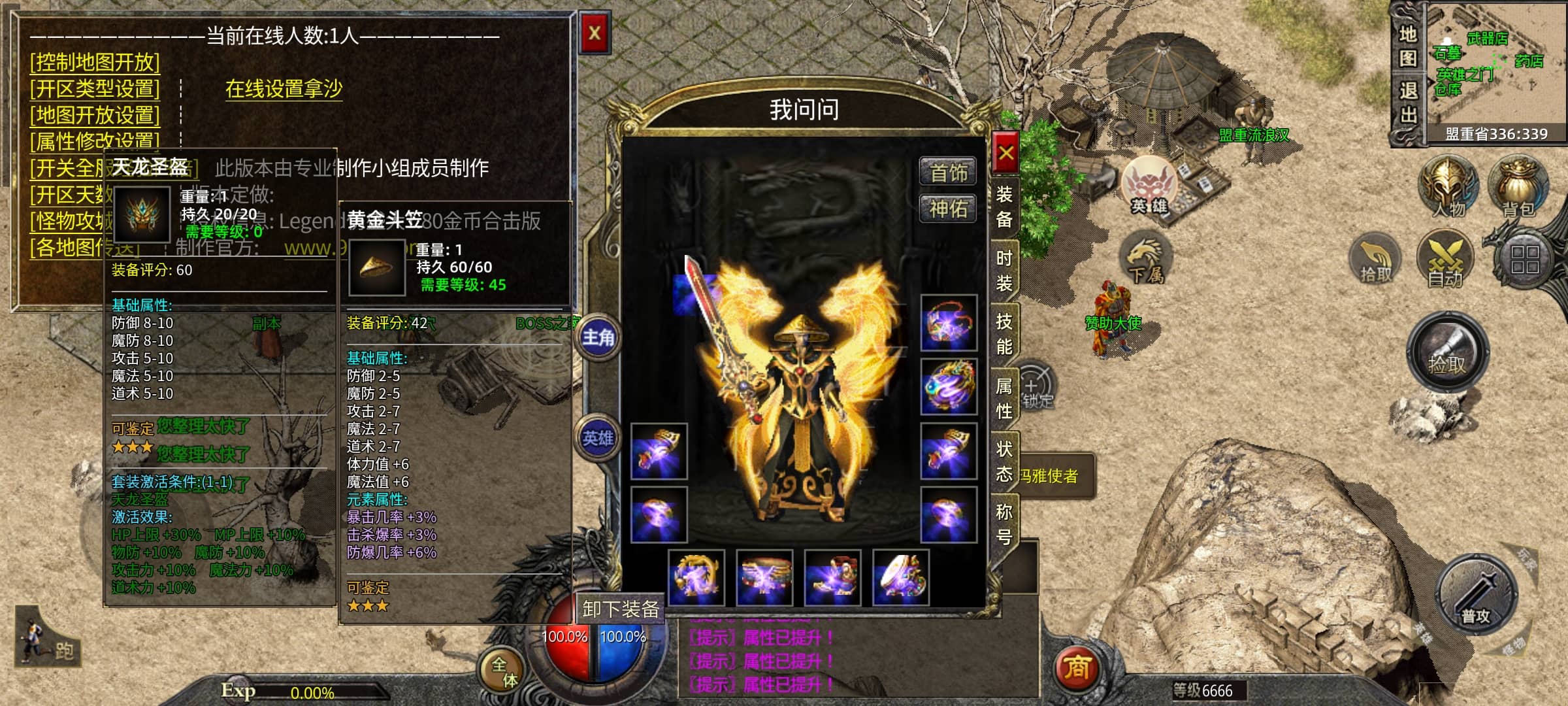The height and width of the screenshot is (706, 1568).
Task: Show the 属性 attributes tab
Action: 1004,397
